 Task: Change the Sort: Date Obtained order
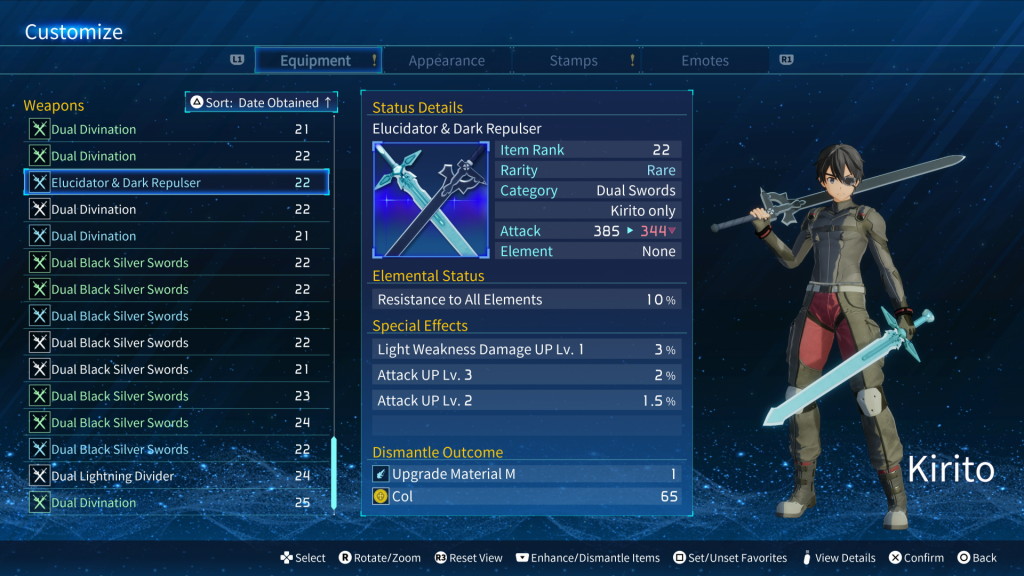click(x=262, y=103)
